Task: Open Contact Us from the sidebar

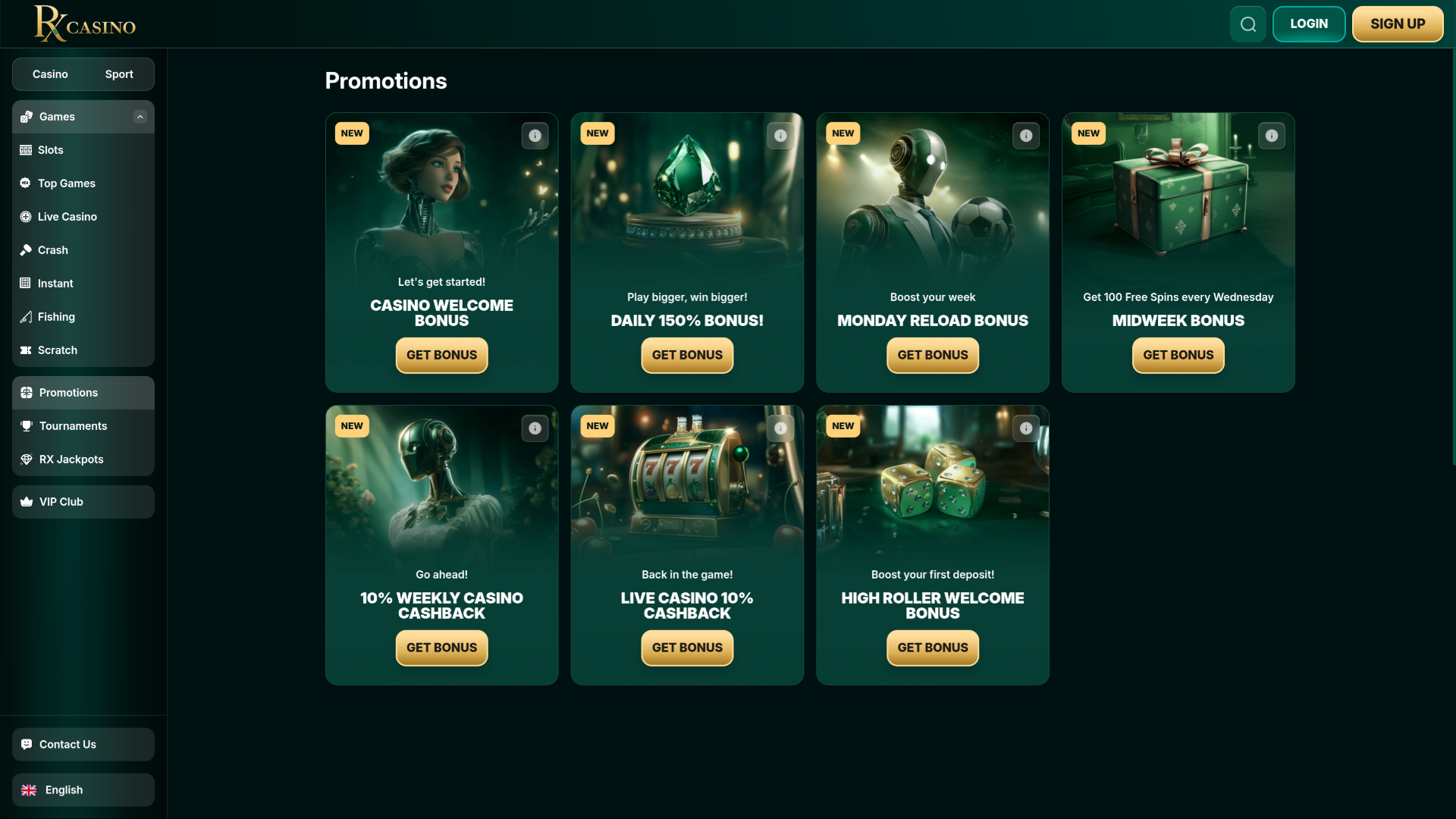Action: click(x=67, y=744)
